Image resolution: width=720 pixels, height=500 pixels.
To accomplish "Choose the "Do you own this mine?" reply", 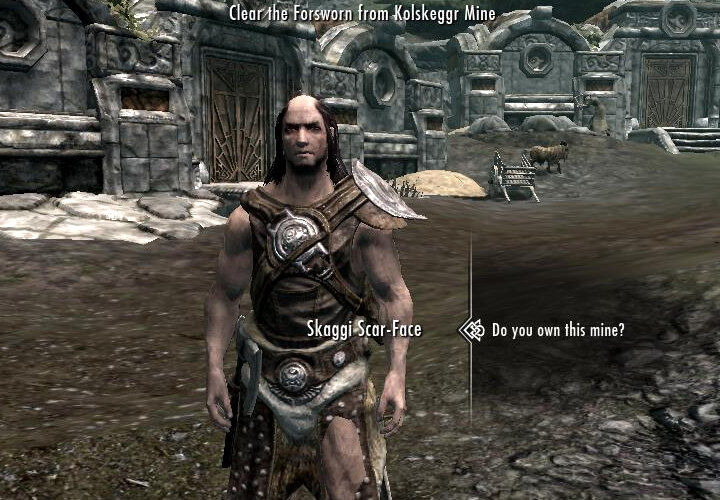I will (x=559, y=329).
